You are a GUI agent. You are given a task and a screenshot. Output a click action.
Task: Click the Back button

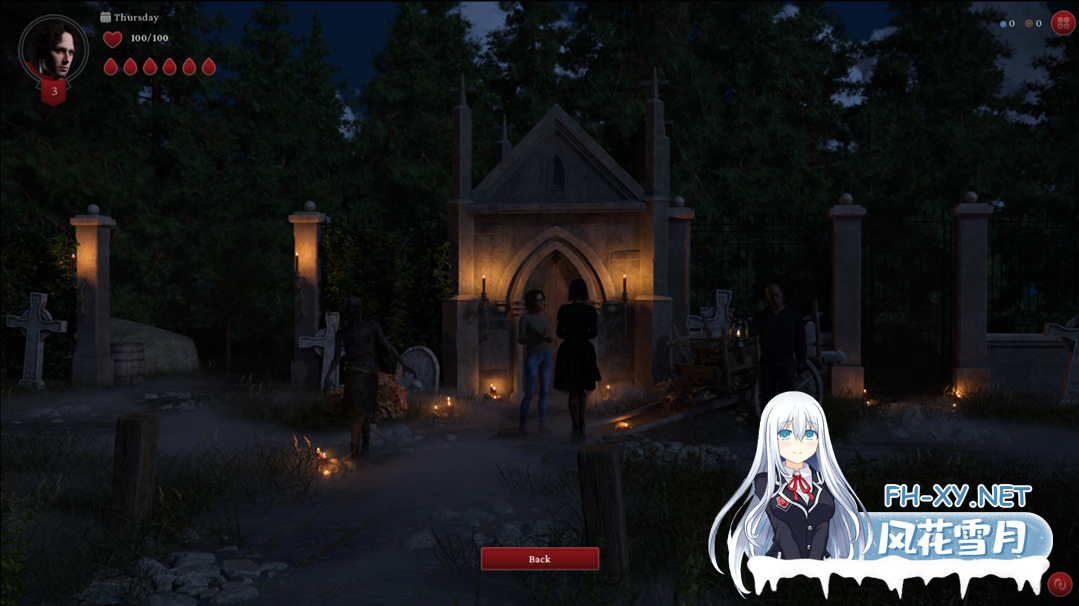click(x=539, y=559)
